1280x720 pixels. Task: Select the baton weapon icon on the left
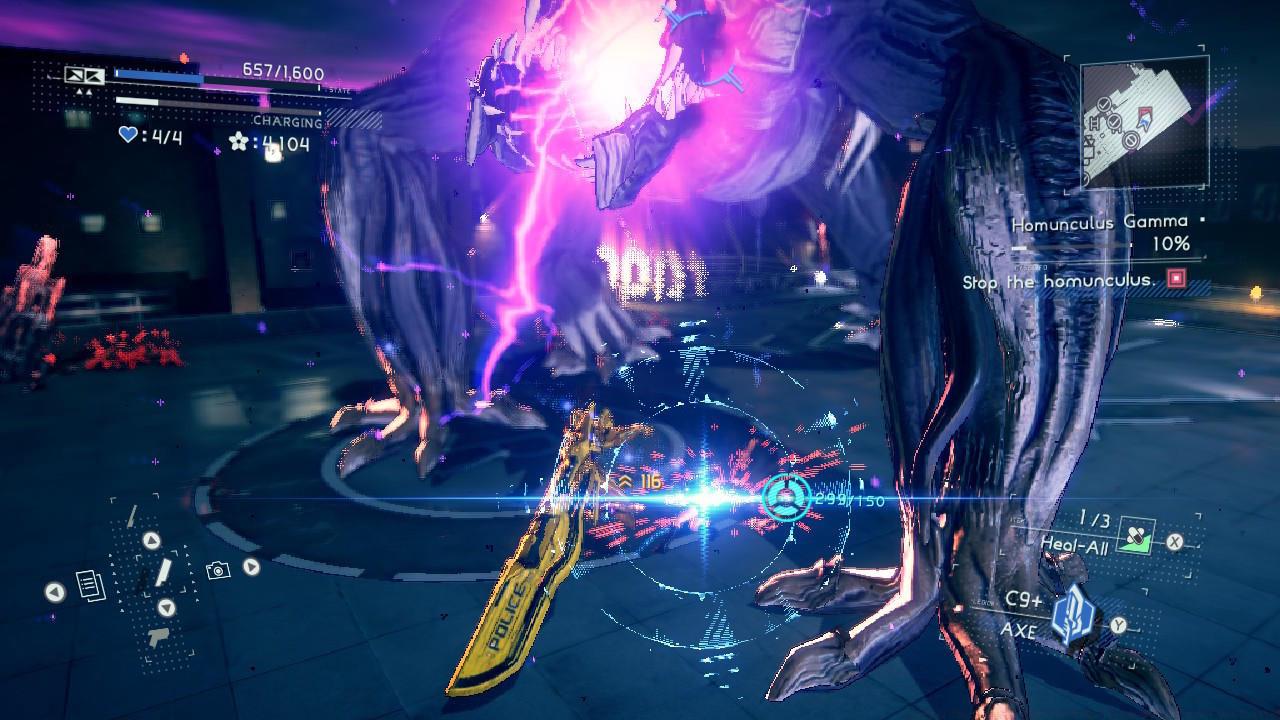[x=163, y=573]
